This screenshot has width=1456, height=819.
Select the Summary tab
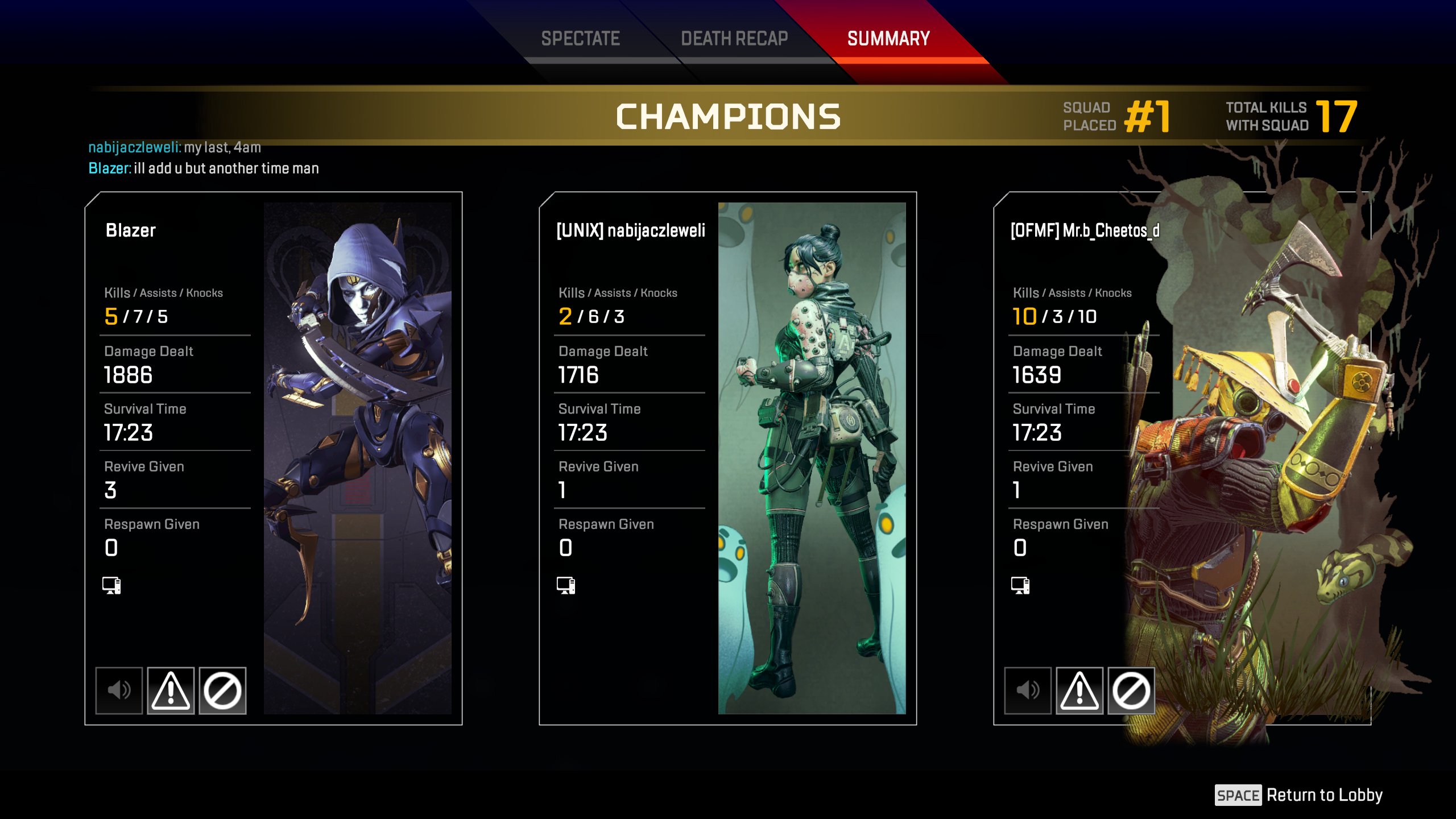coord(888,39)
